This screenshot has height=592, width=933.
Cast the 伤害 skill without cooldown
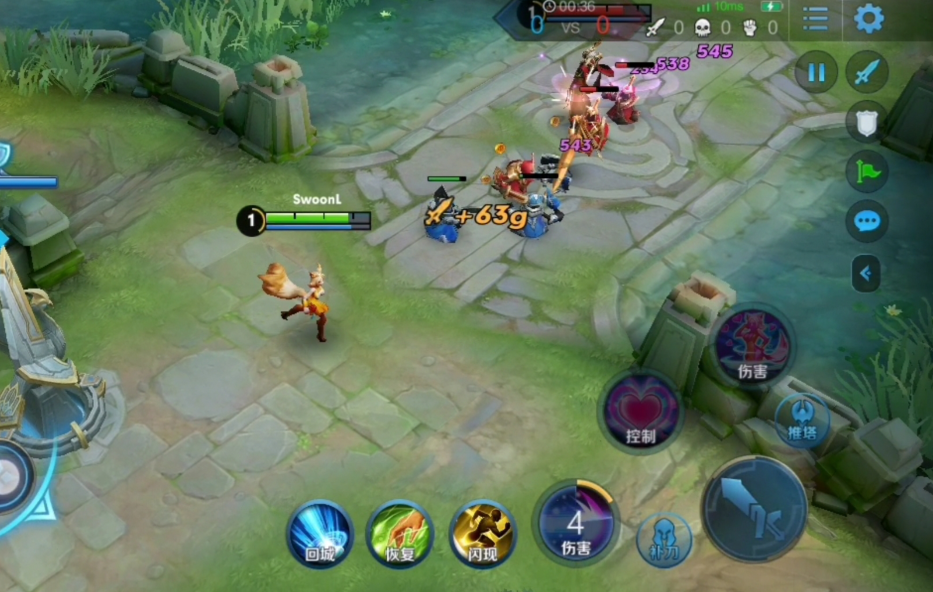(x=753, y=342)
